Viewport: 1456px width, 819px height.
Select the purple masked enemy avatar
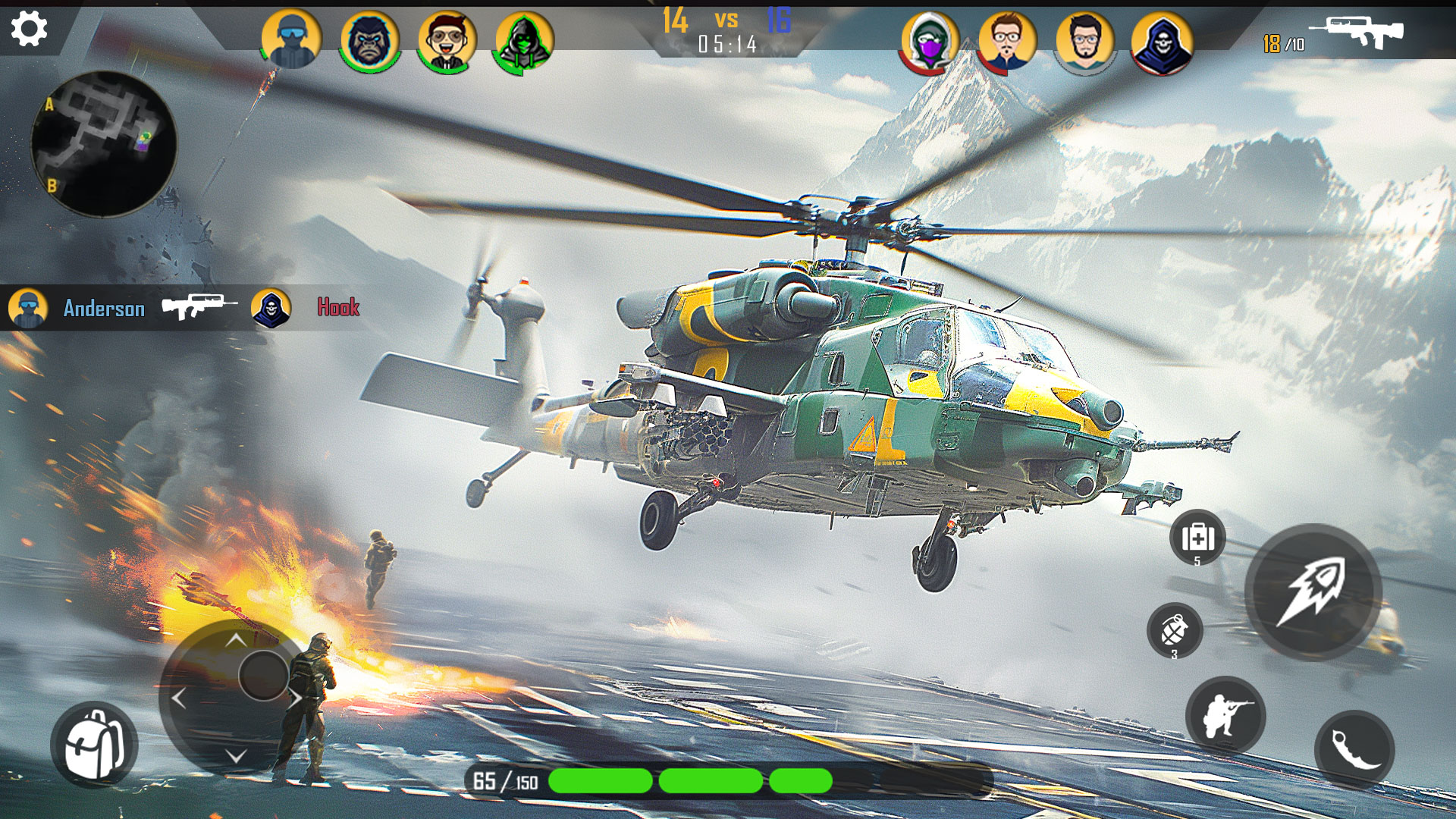(930, 42)
